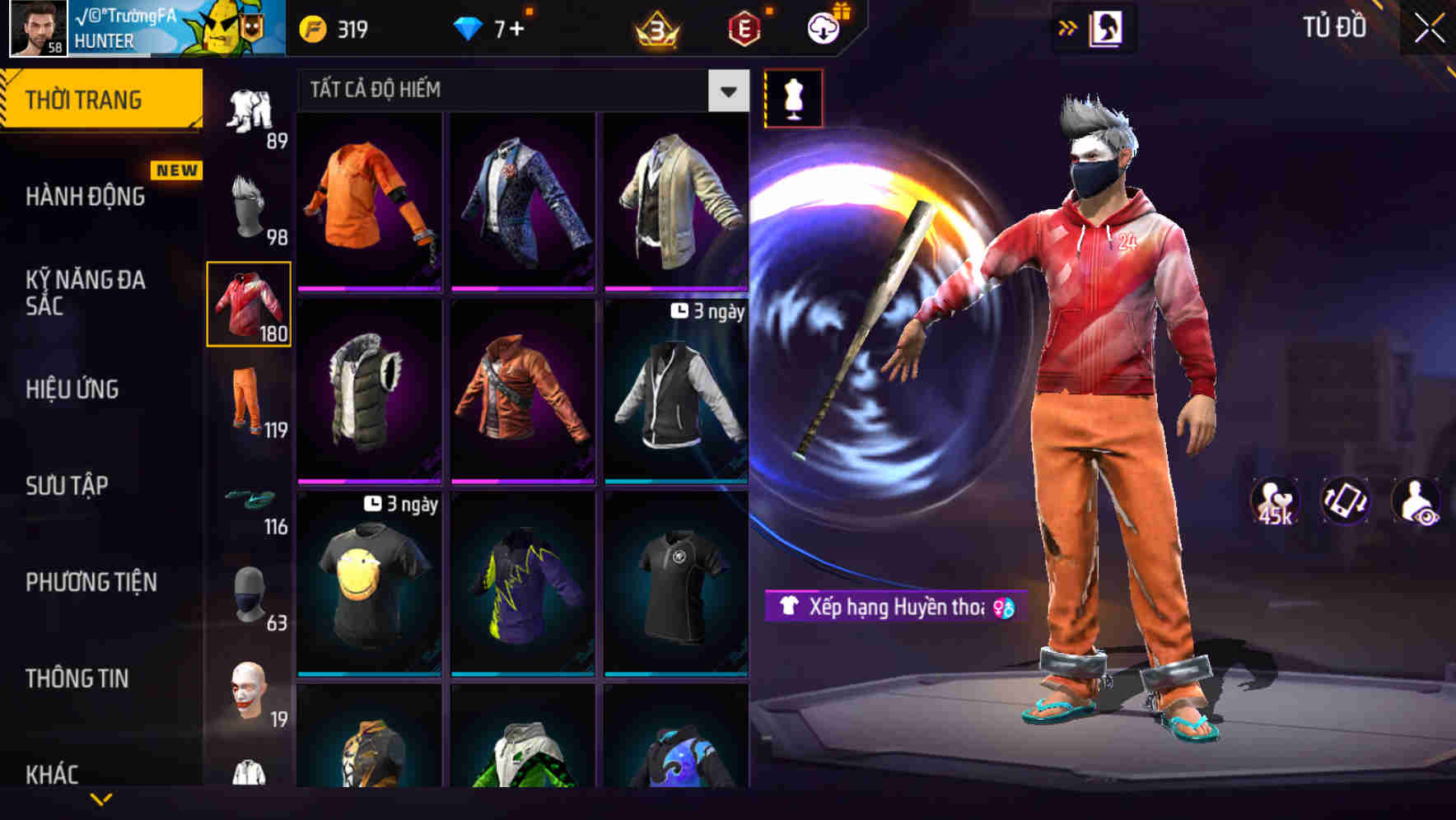Collapse the panel with the double-arrow chevron

tap(1068, 26)
